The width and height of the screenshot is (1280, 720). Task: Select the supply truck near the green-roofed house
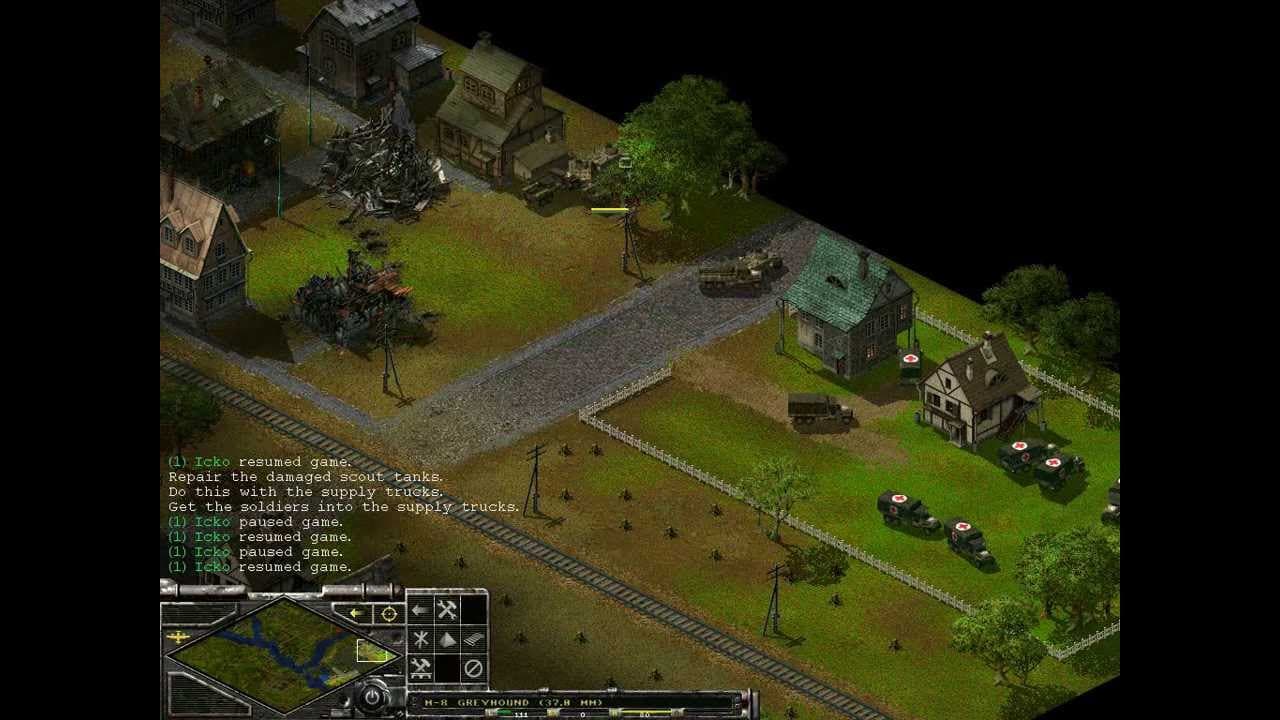pos(818,410)
